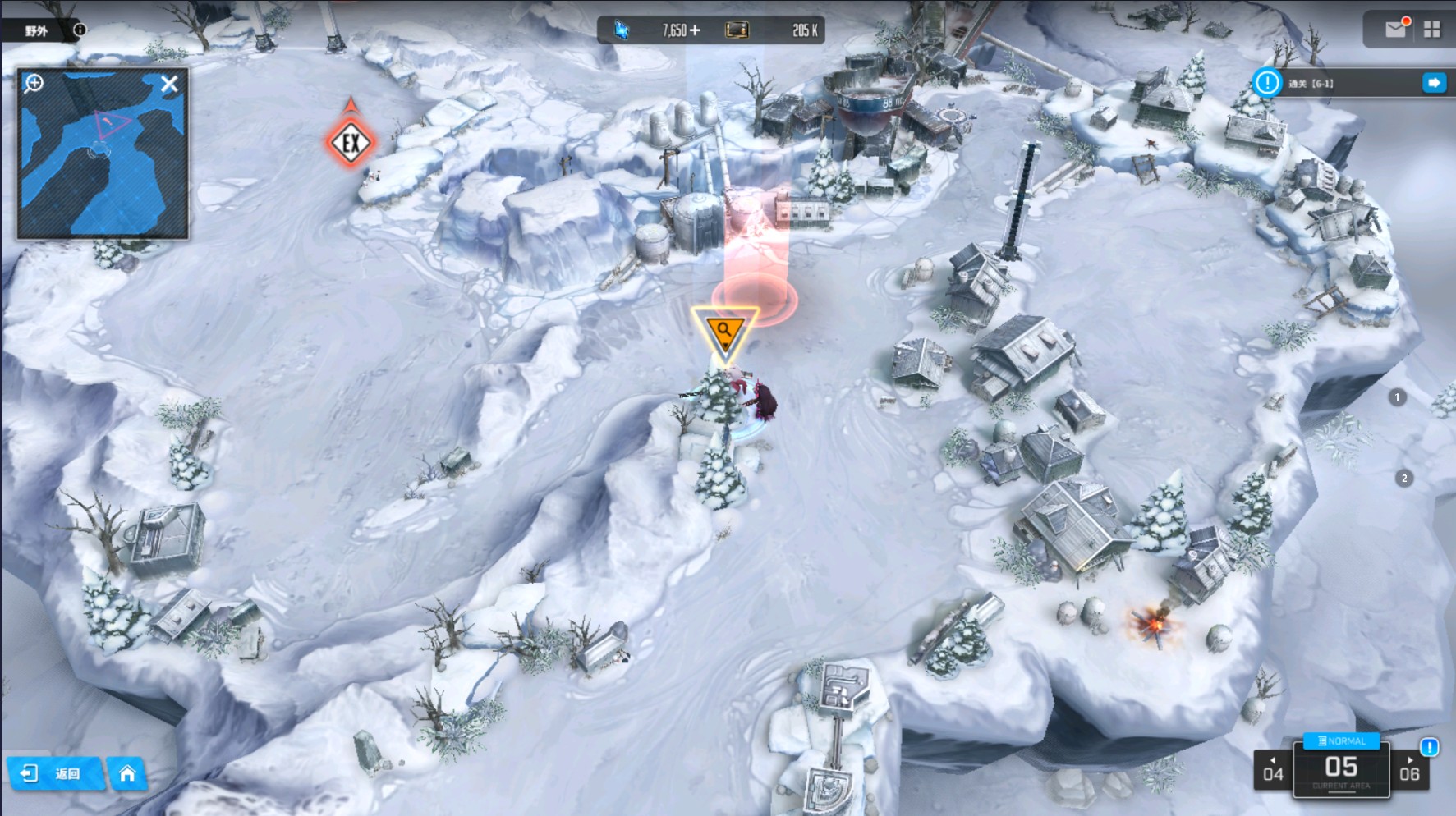Click the minimap panel
The height and width of the screenshot is (816, 1456).
tap(103, 164)
